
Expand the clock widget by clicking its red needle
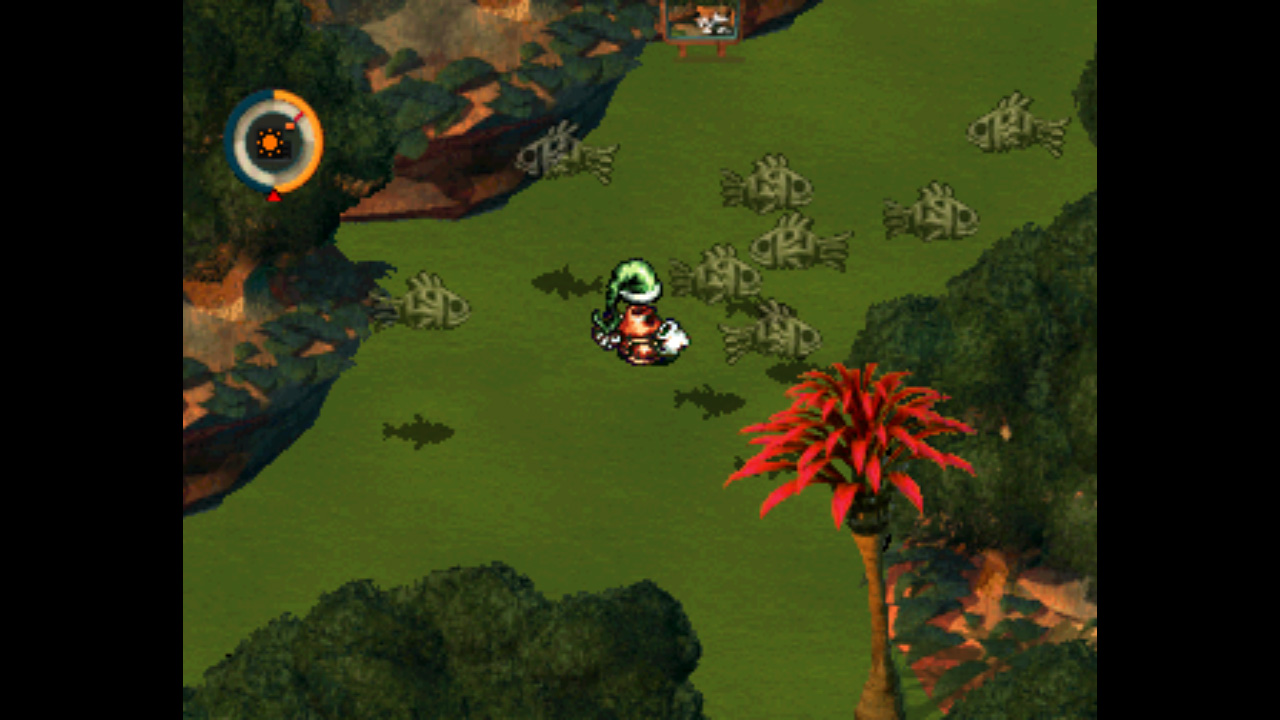coord(297,115)
